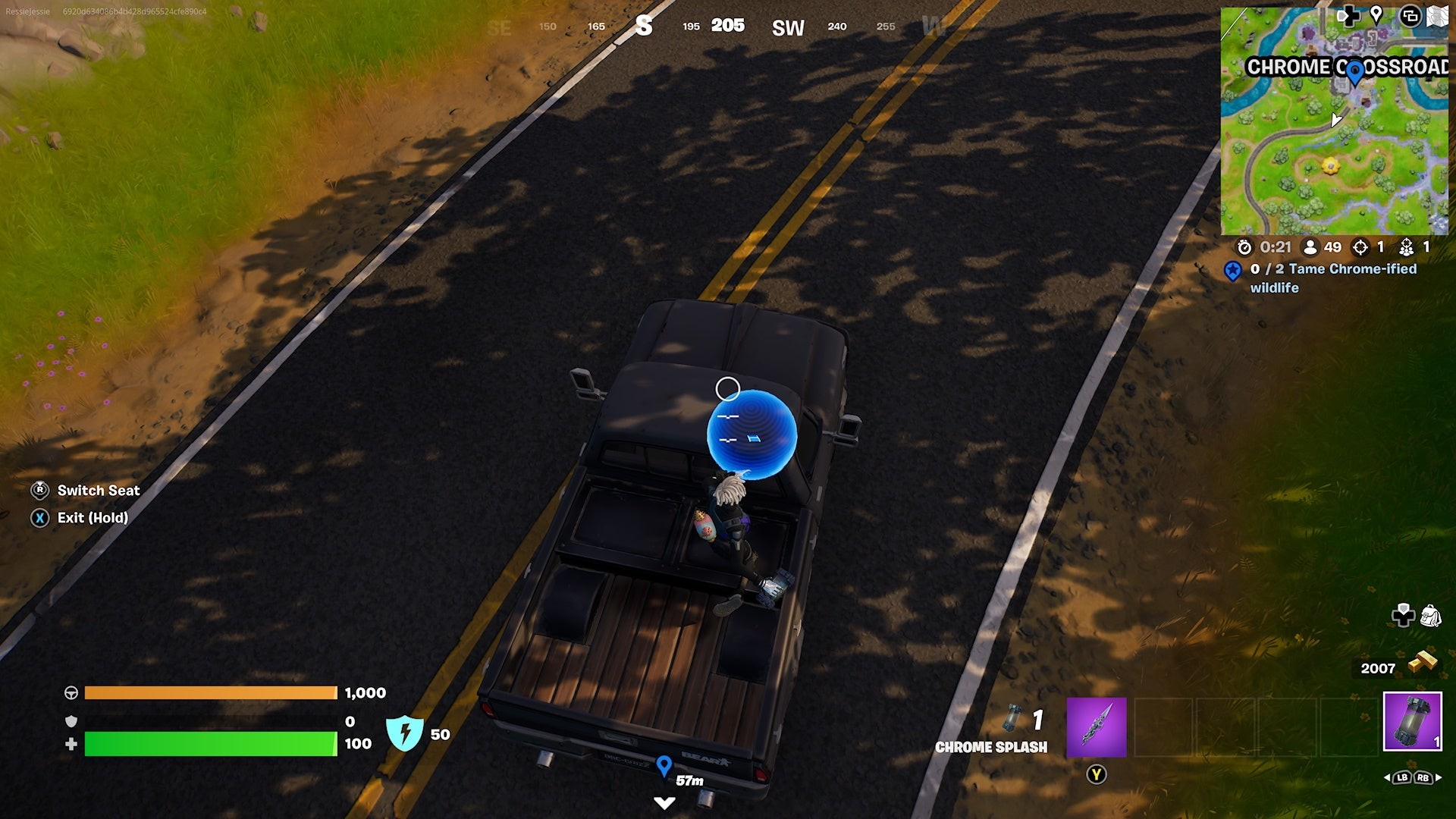The height and width of the screenshot is (819, 1456).
Task: Select the Chrome Splash inventory slot
Action: pyautogui.click(x=1412, y=721)
